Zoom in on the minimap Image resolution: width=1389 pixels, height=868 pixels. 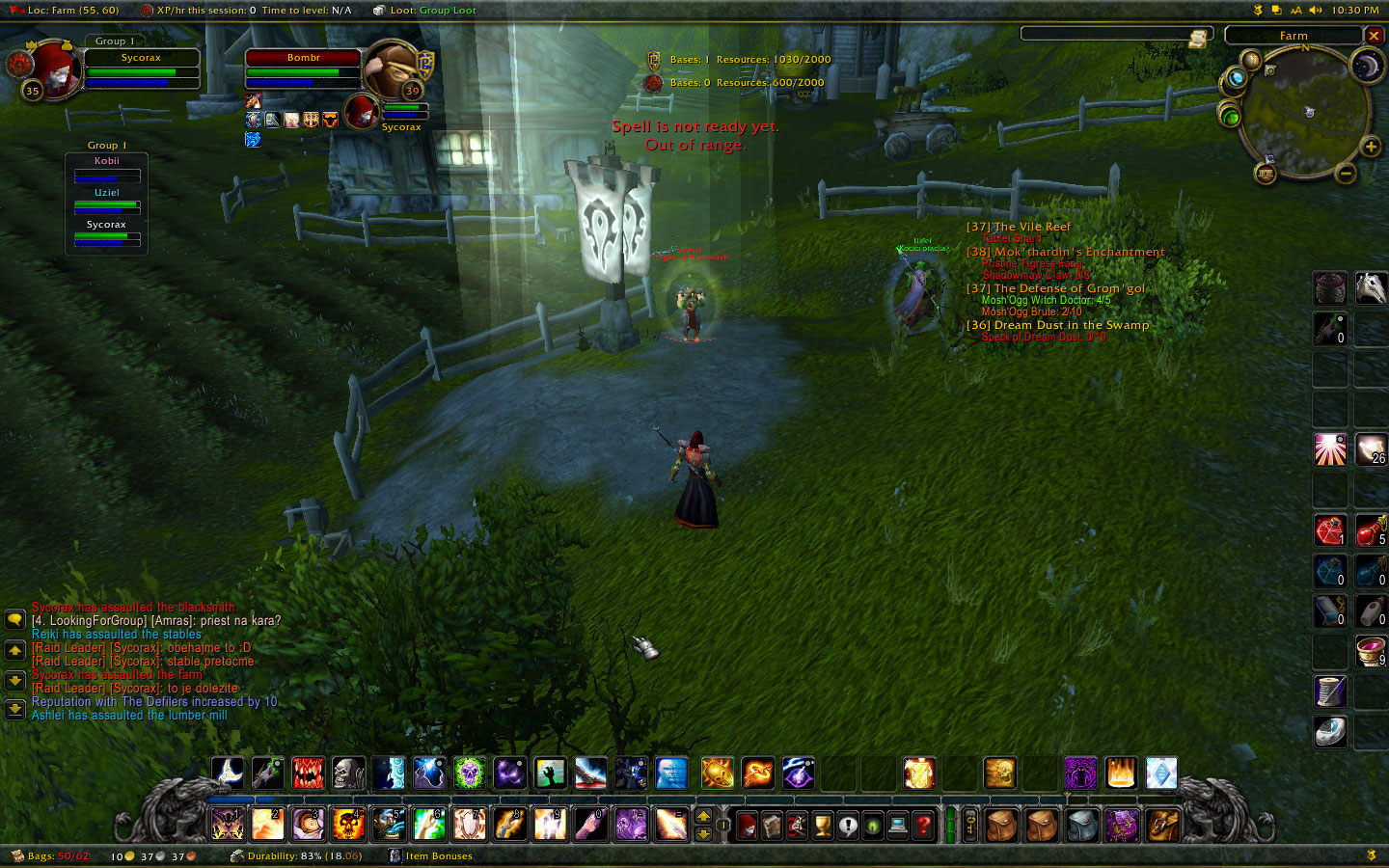[x=1371, y=147]
